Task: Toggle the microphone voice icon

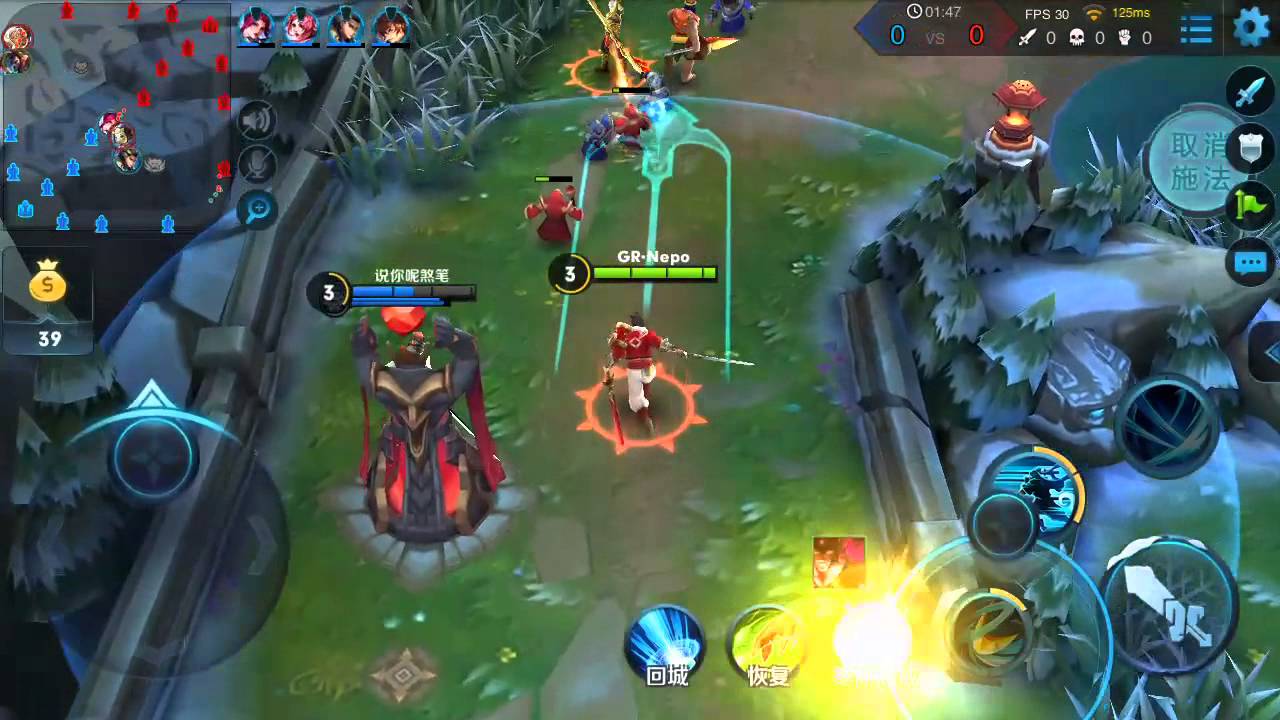Action: coord(257,165)
